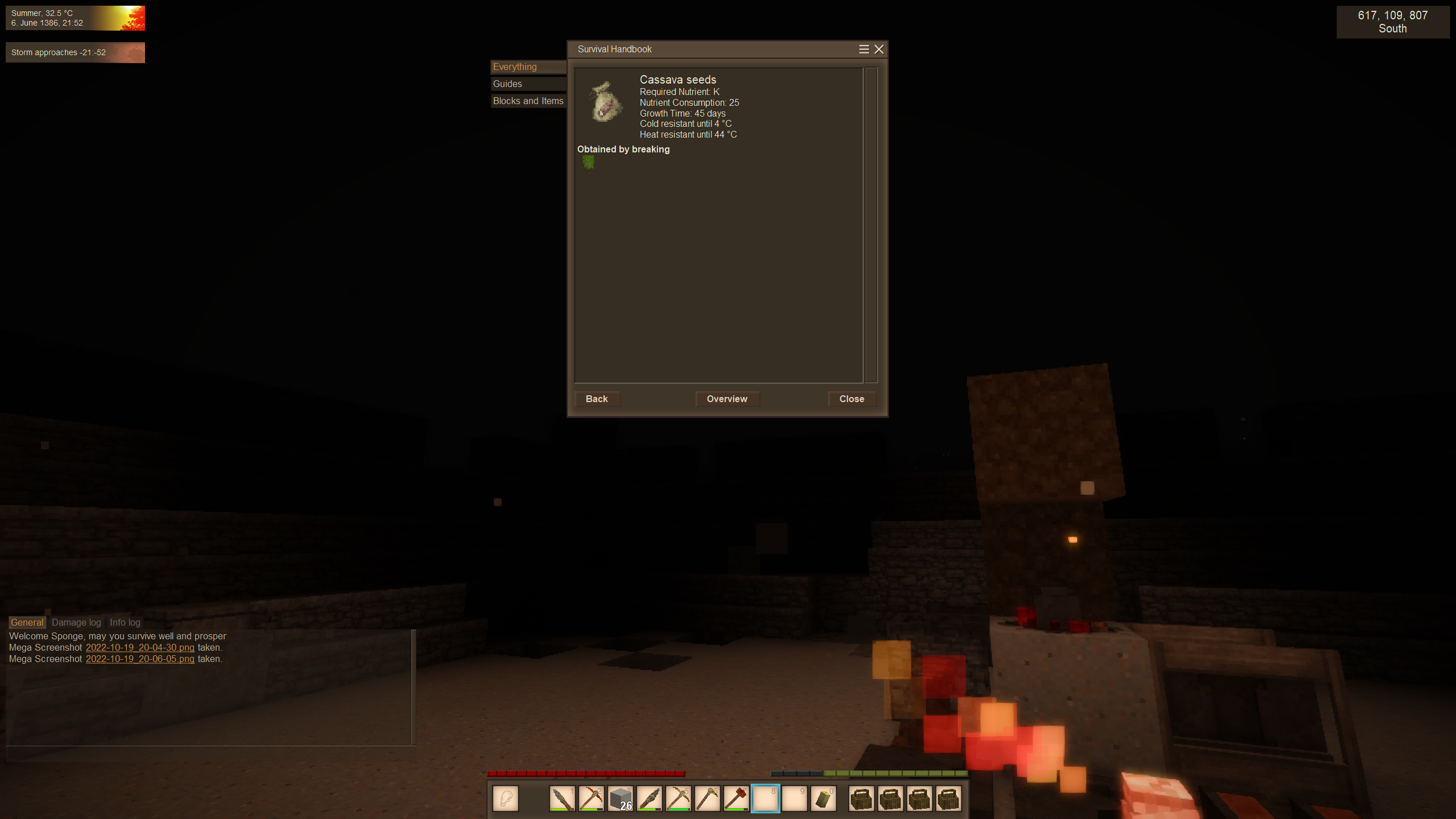This screenshot has height=819, width=1456.
Task: Select the General chat tab
Action: pos(27,623)
